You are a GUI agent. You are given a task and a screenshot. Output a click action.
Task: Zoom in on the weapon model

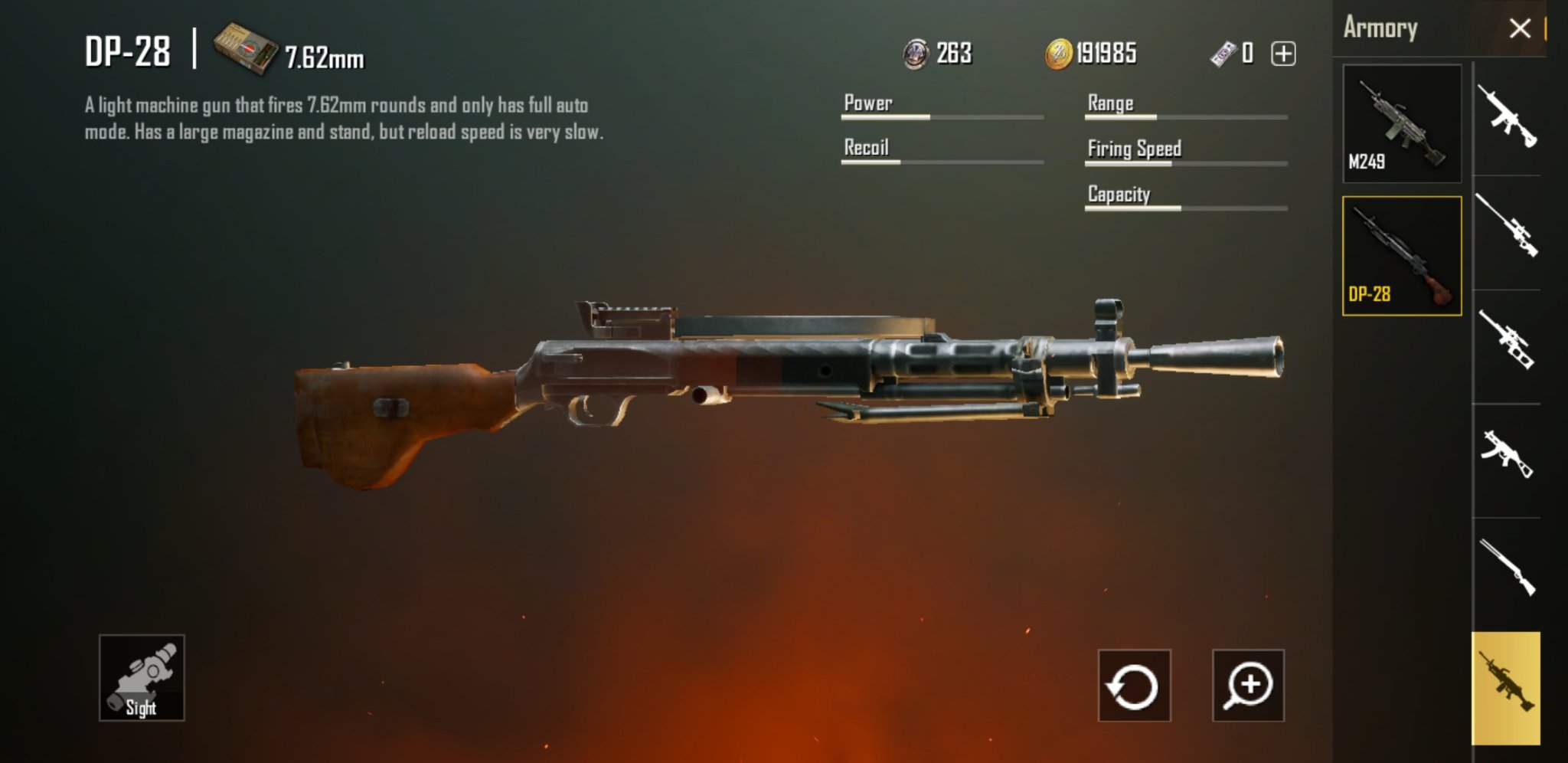(1248, 686)
